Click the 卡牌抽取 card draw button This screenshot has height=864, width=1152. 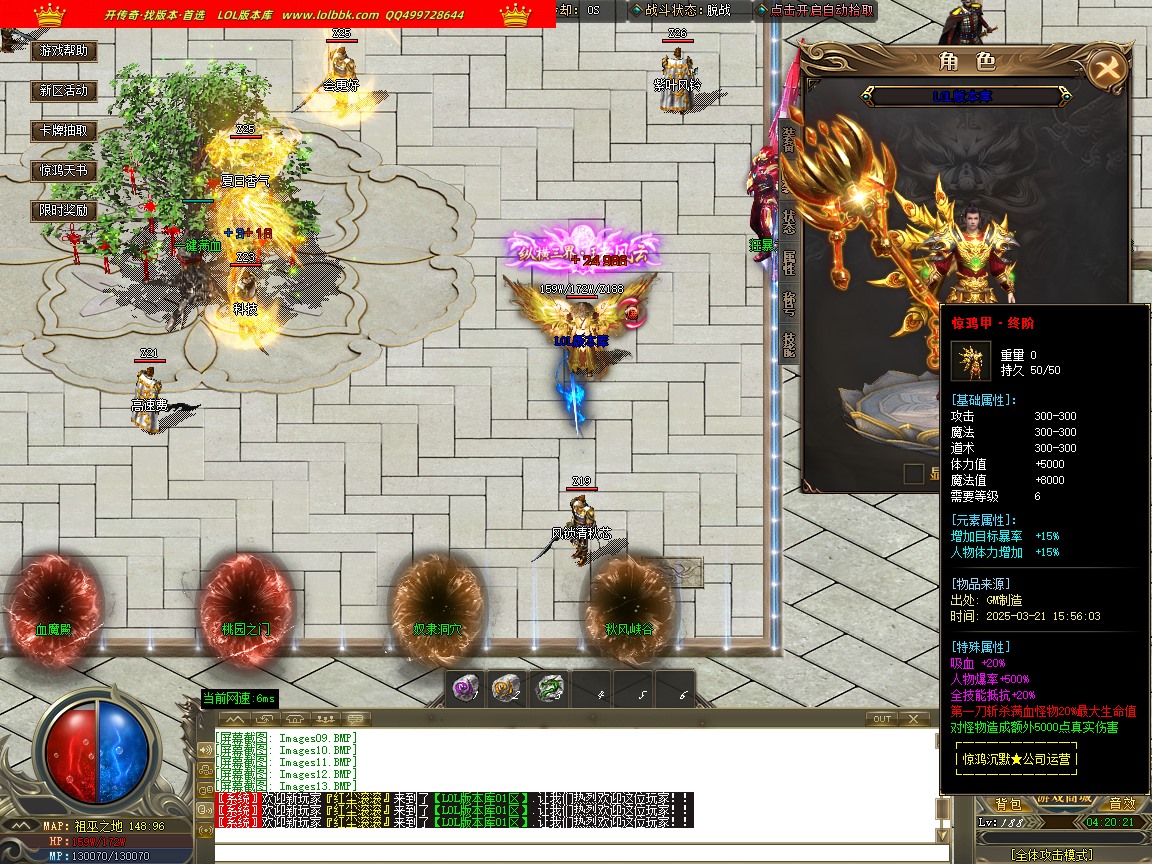64,130
